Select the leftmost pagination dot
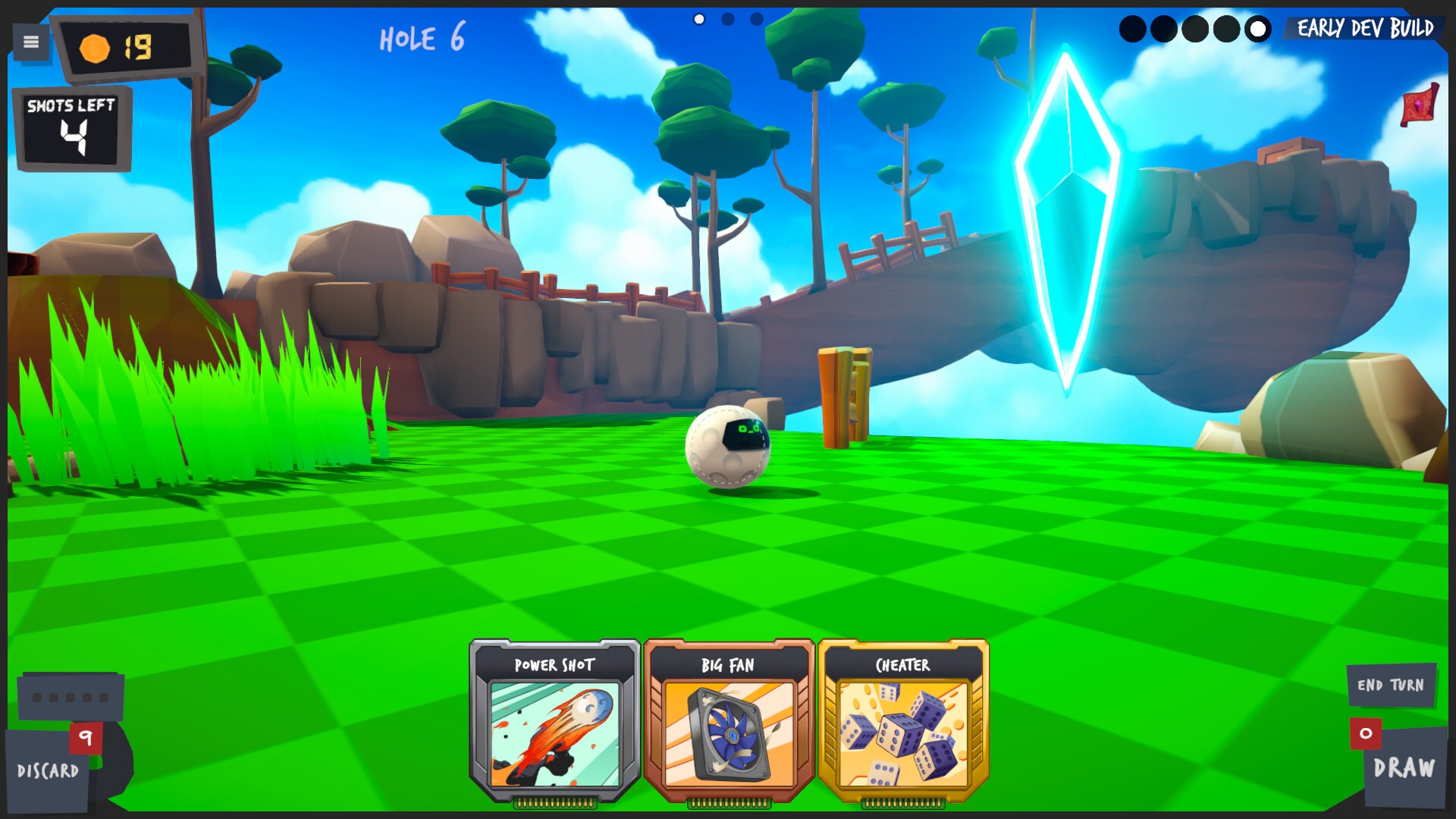The image size is (1456, 819). (698, 19)
